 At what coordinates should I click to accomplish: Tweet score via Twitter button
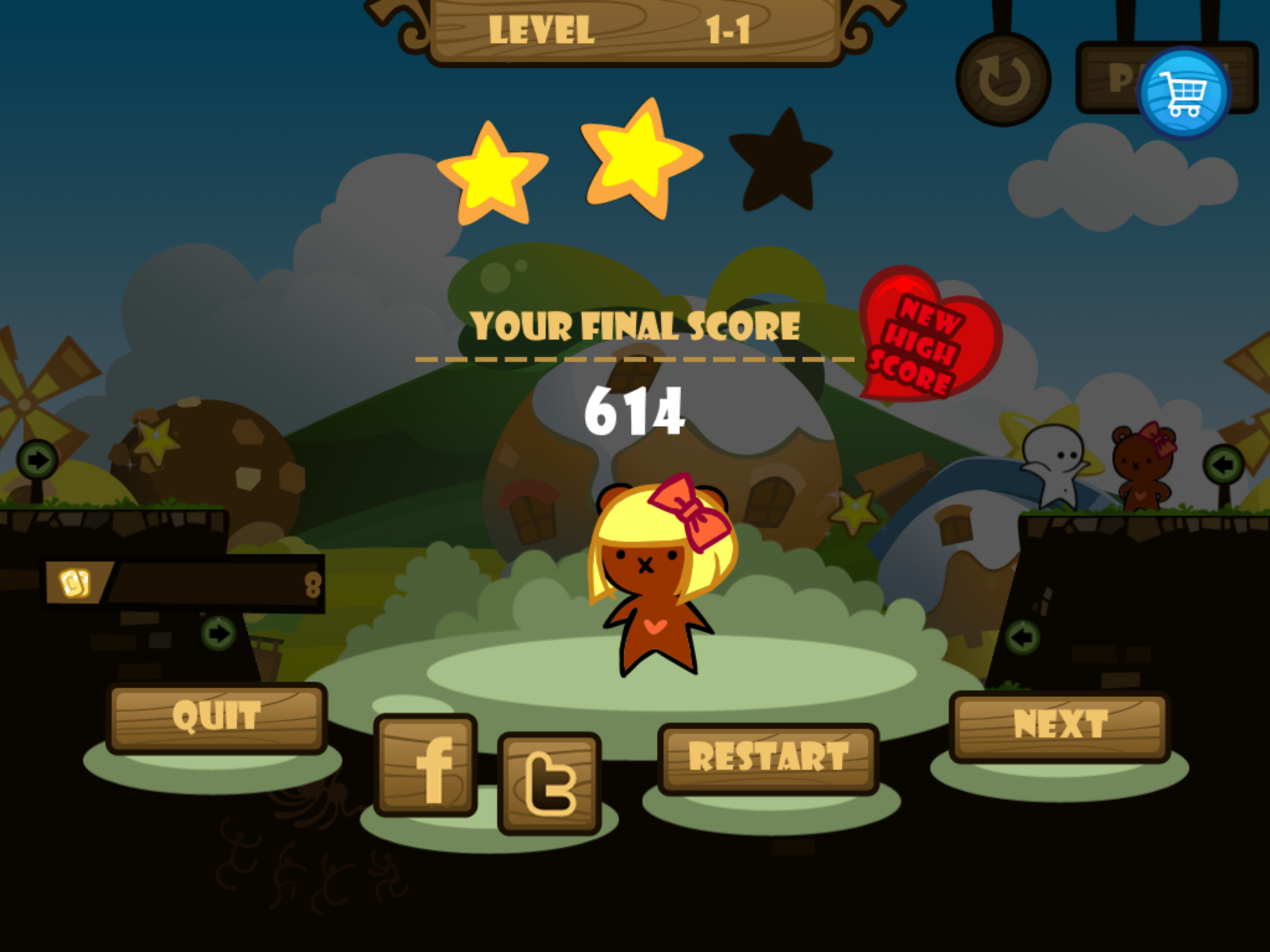tap(549, 783)
